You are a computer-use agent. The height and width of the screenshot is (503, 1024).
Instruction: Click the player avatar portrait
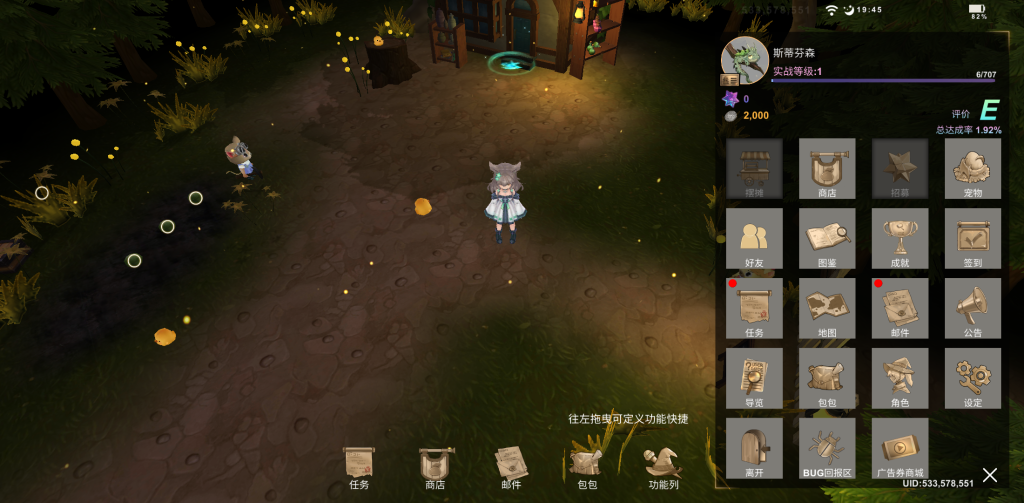tap(743, 59)
